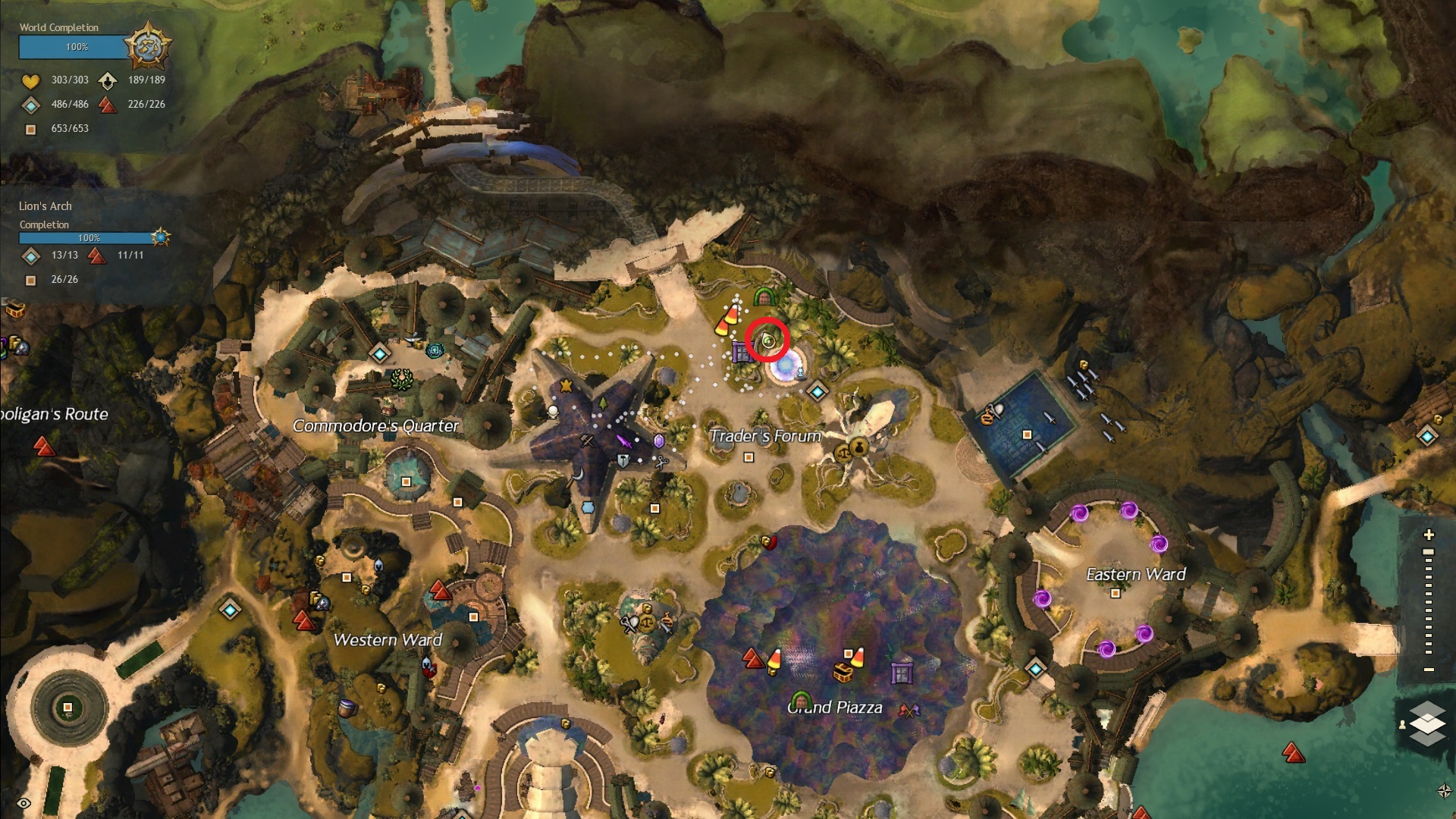The width and height of the screenshot is (1456, 819).
Task: Select the vista near Hooligan's Route
Action: click(x=44, y=447)
